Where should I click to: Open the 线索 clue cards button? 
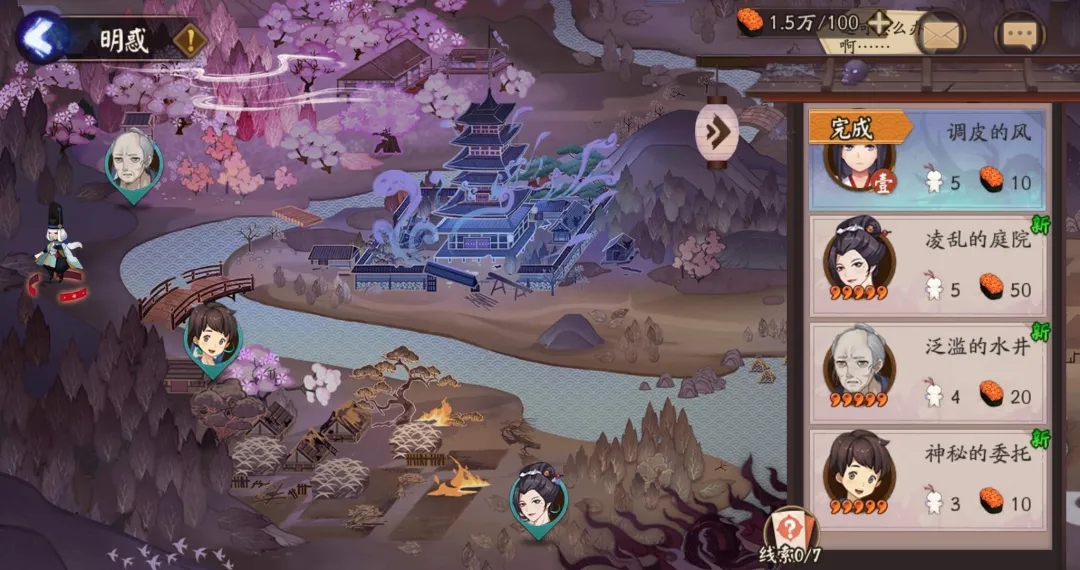pos(789,537)
